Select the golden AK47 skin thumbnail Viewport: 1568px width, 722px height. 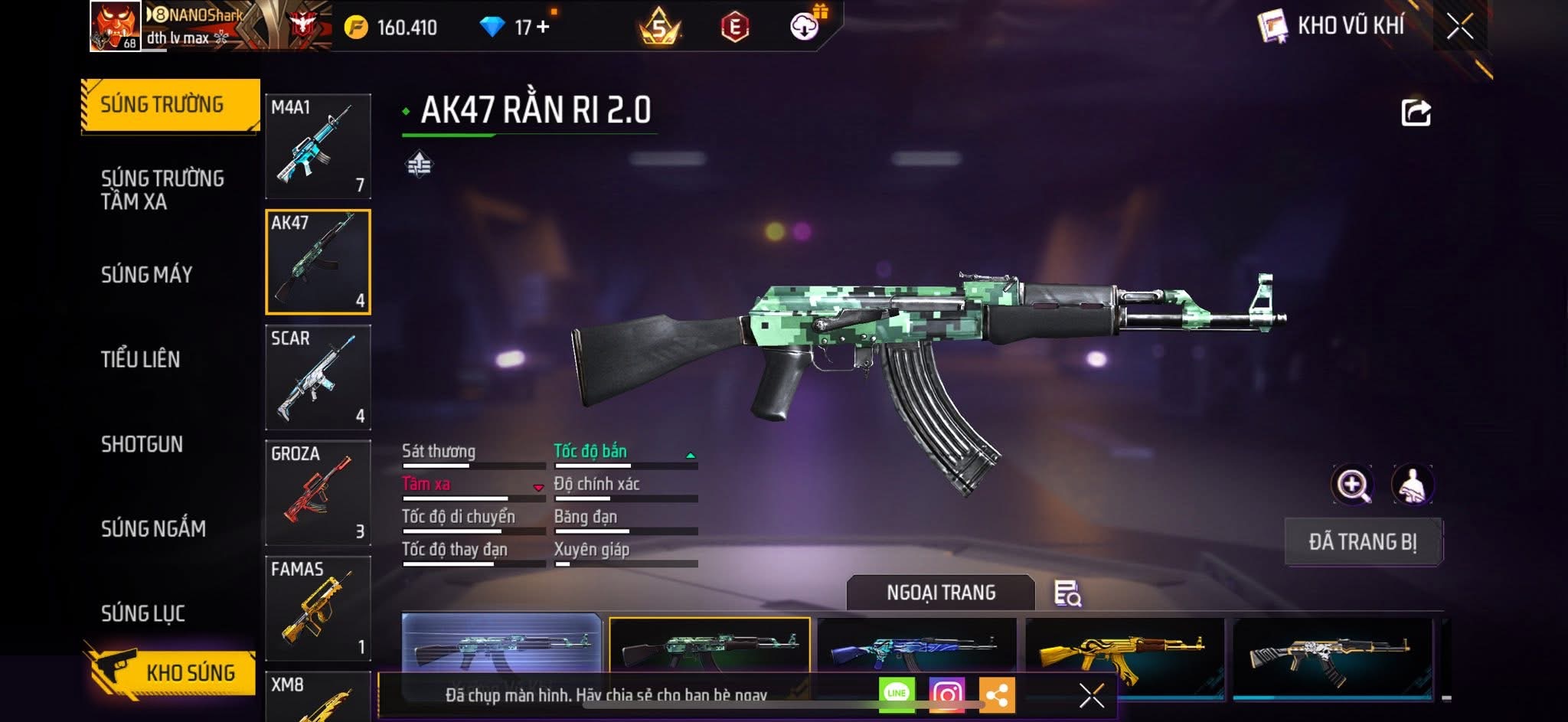(x=1123, y=656)
